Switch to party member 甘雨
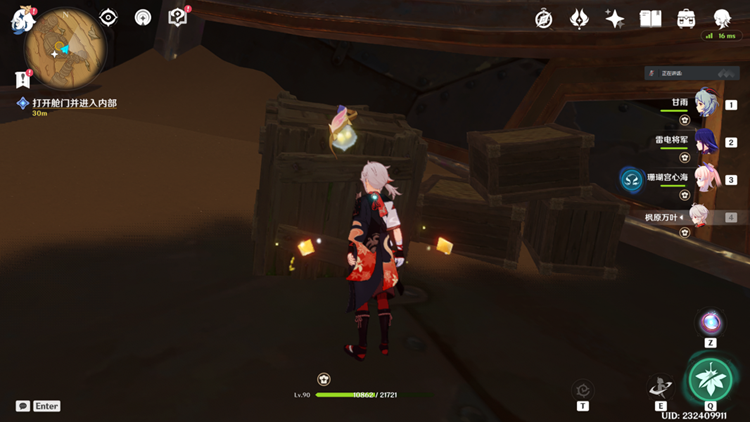Screen dimensions: 750x422 coord(705,103)
